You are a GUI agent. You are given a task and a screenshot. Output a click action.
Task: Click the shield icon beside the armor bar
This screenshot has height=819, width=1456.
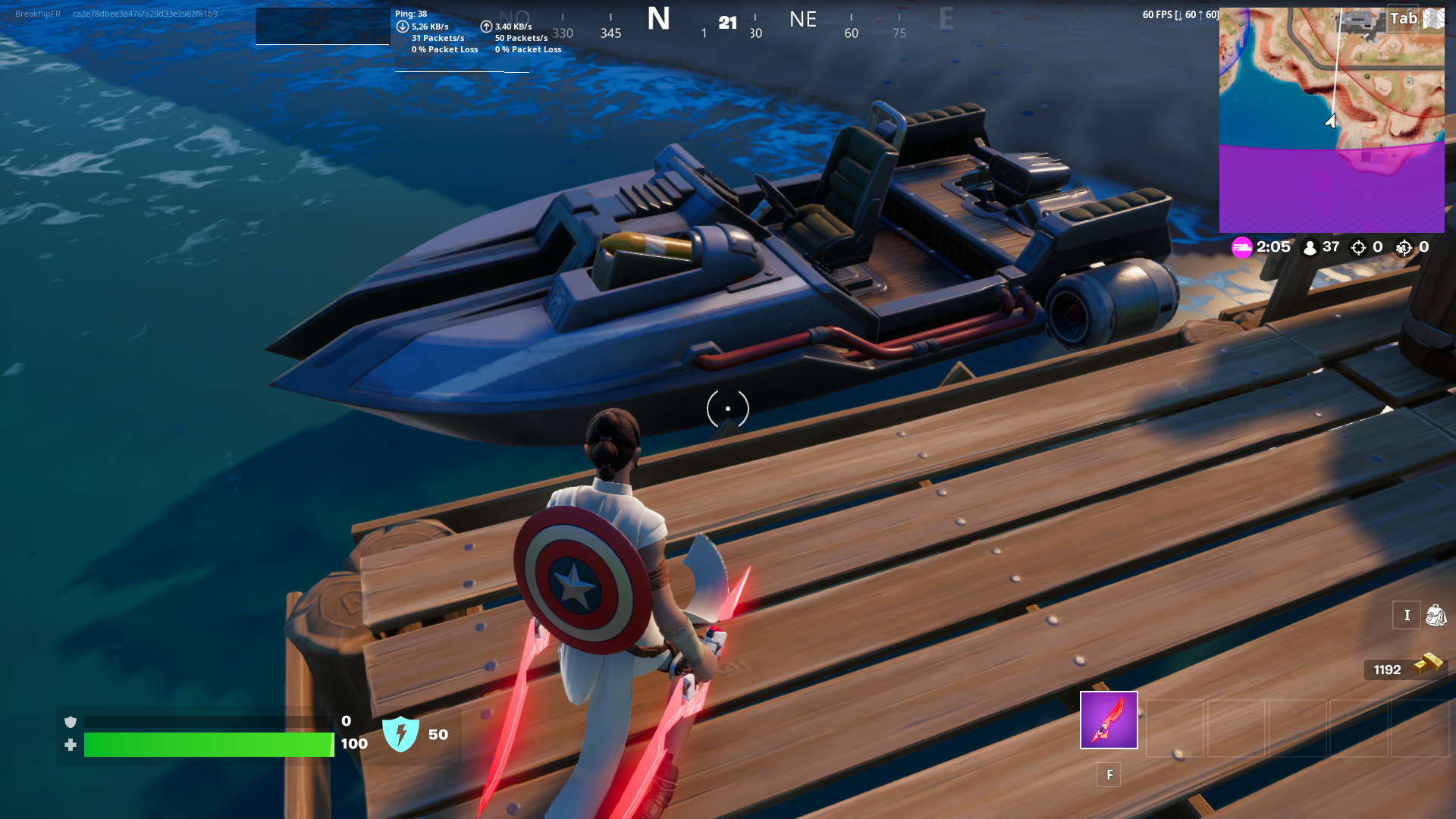(71, 723)
